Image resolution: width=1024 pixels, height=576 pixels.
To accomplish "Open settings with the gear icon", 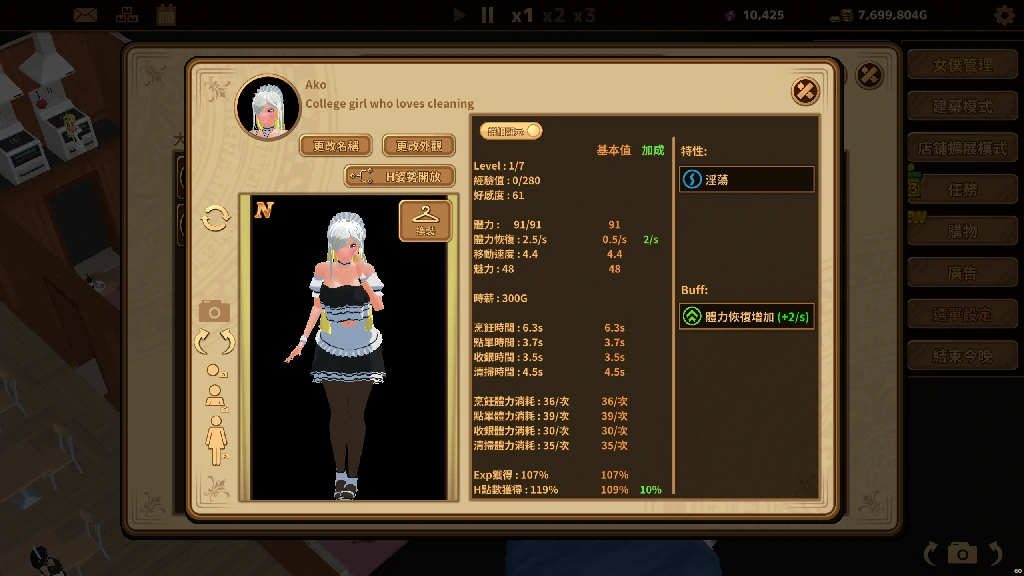I will click(1004, 15).
